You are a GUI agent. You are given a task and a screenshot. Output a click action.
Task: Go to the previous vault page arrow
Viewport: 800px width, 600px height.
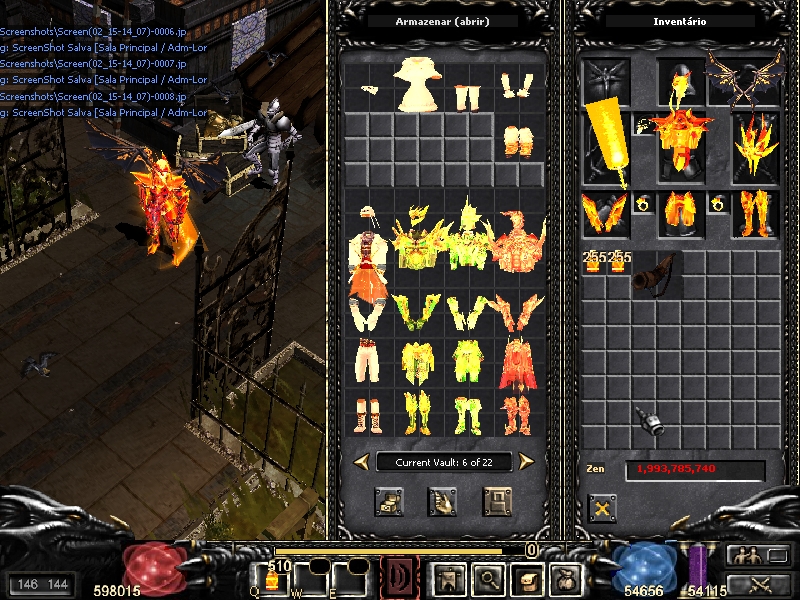(x=362, y=461)
